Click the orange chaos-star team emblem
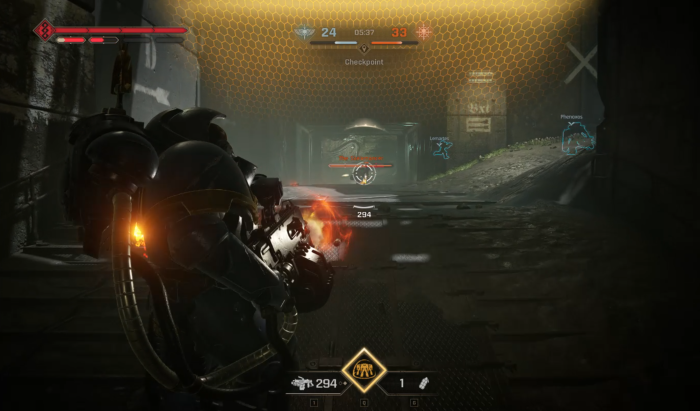700x411 pixels. tap(423, 32)
